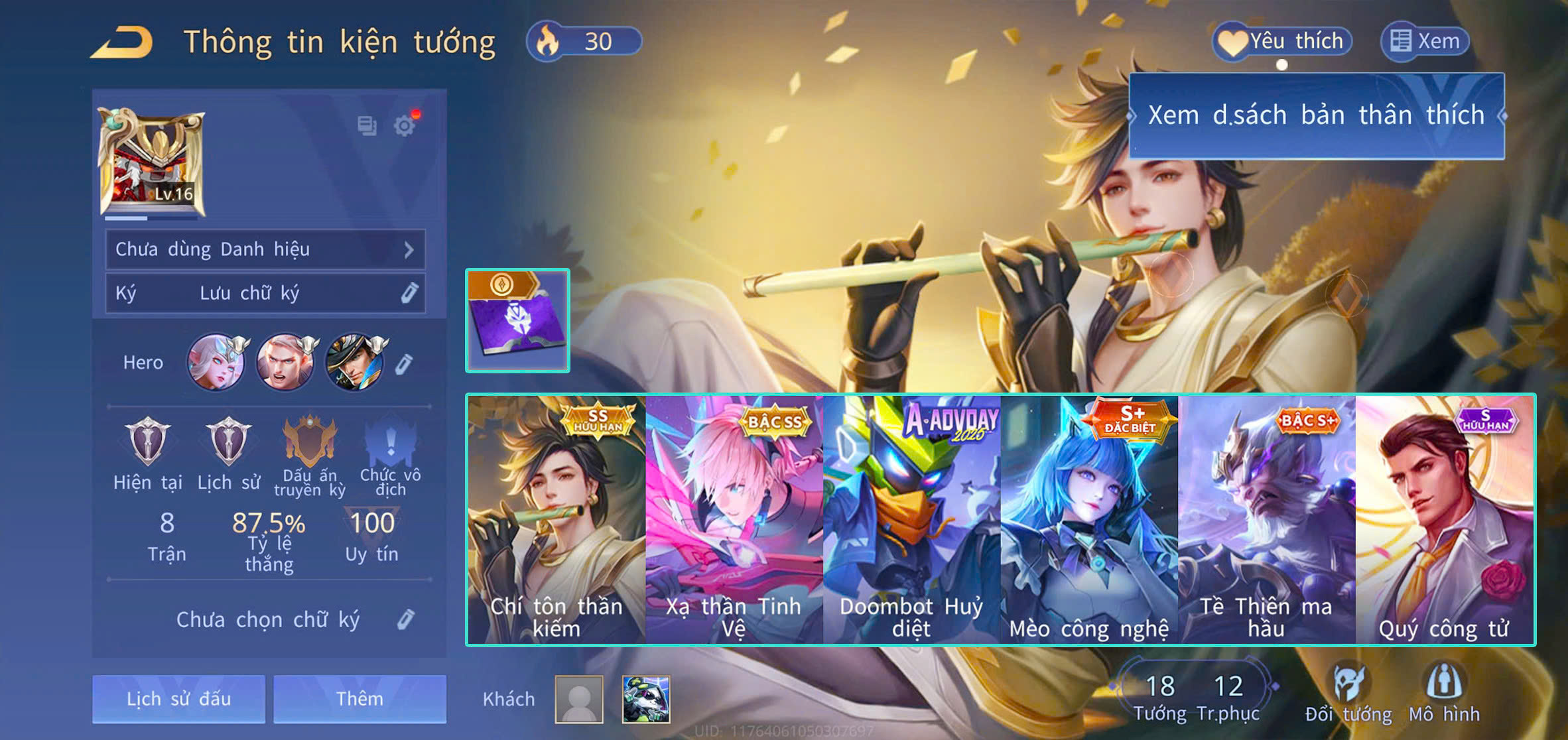Expand the Chưa dùng Danh hiệu row

pos(265,249)
